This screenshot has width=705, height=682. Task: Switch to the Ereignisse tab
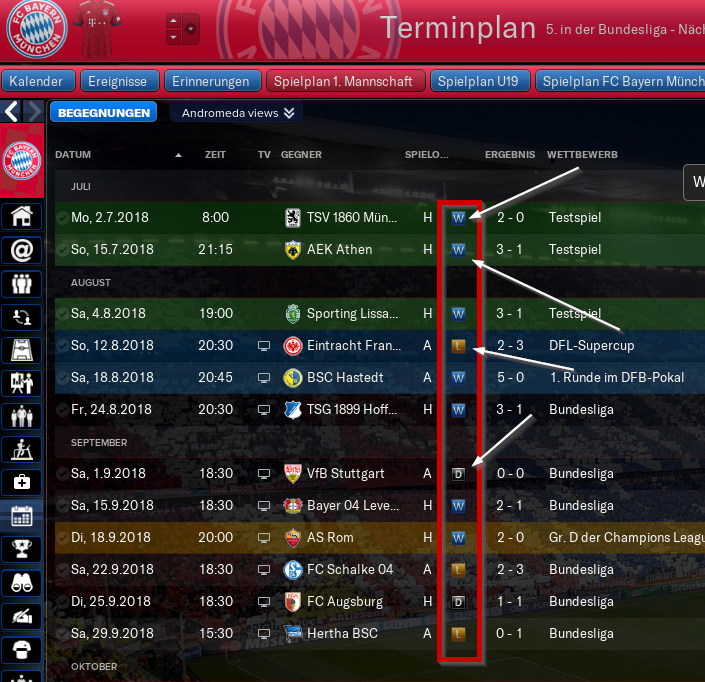117,81
